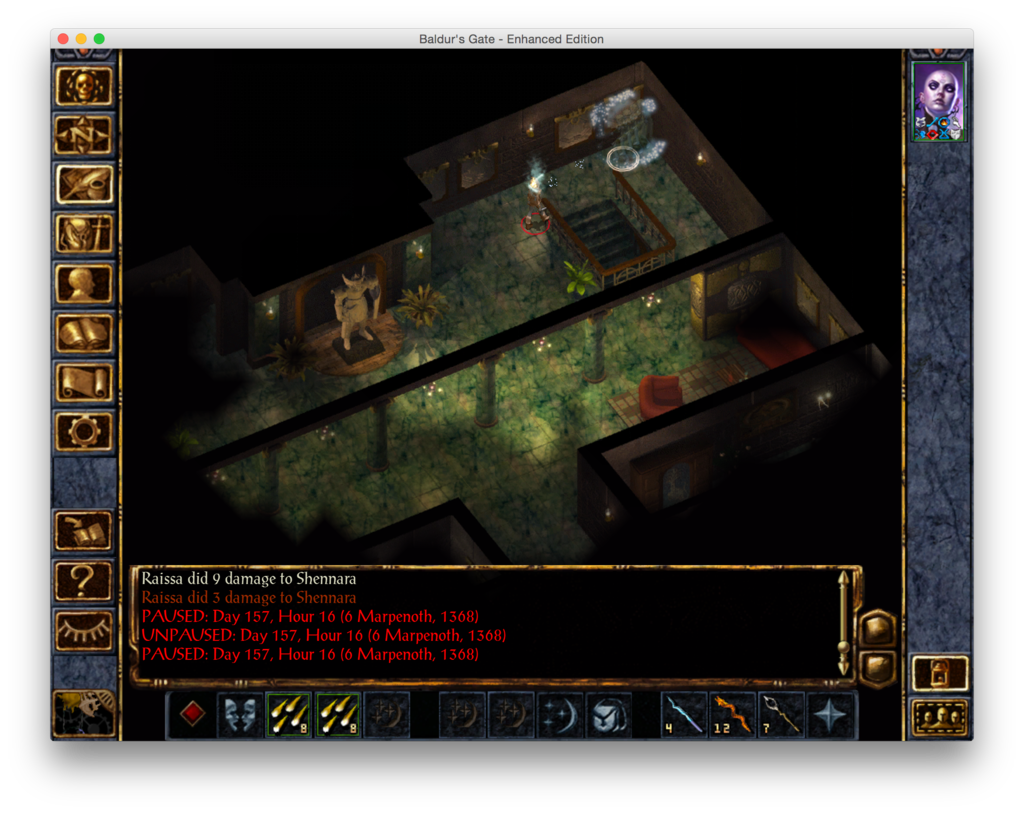The width and height of the screenshot is (1024, 813).
Task: Open the journal quill button
Action: 85,184
